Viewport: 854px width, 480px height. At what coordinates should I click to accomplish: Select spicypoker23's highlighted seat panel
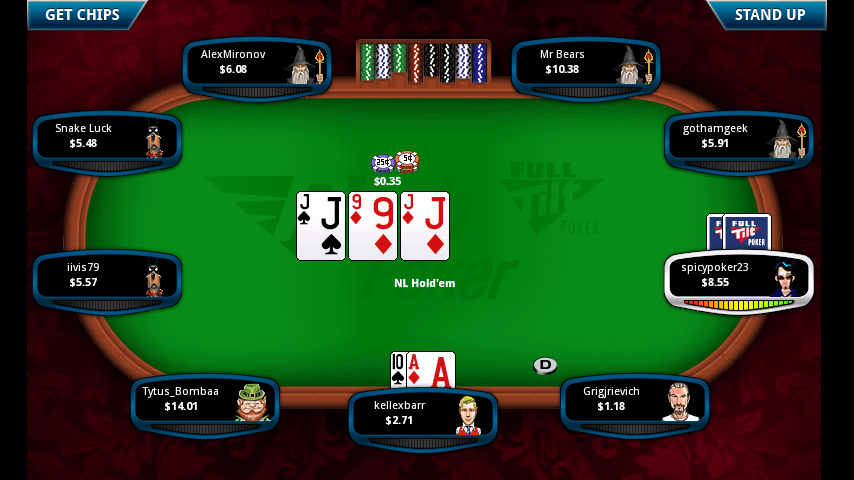(738, 278)
